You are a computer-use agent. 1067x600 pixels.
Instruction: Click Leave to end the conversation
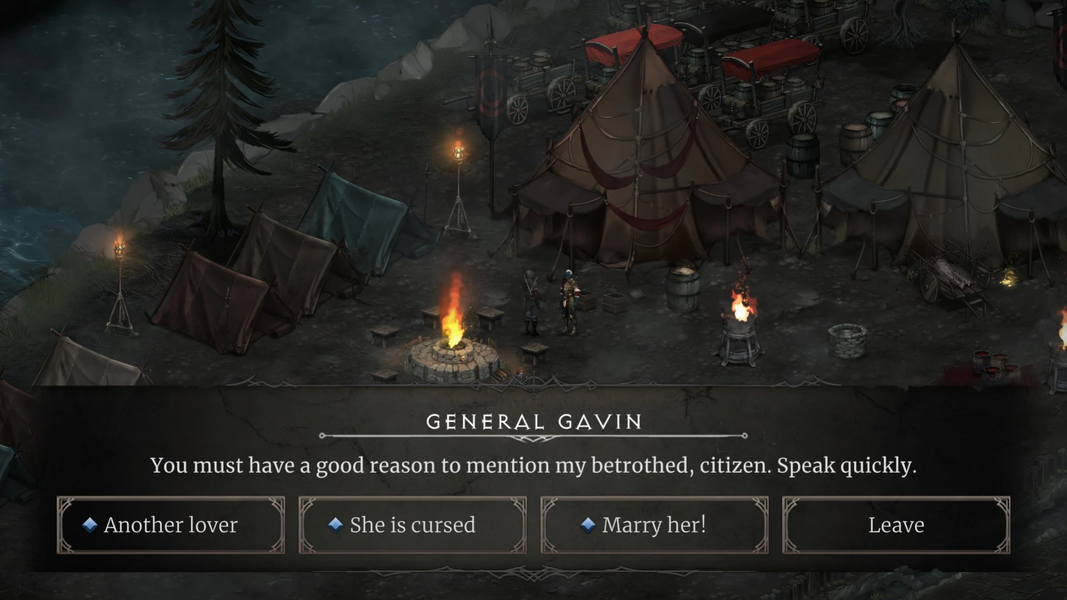(x=896, y=525)
